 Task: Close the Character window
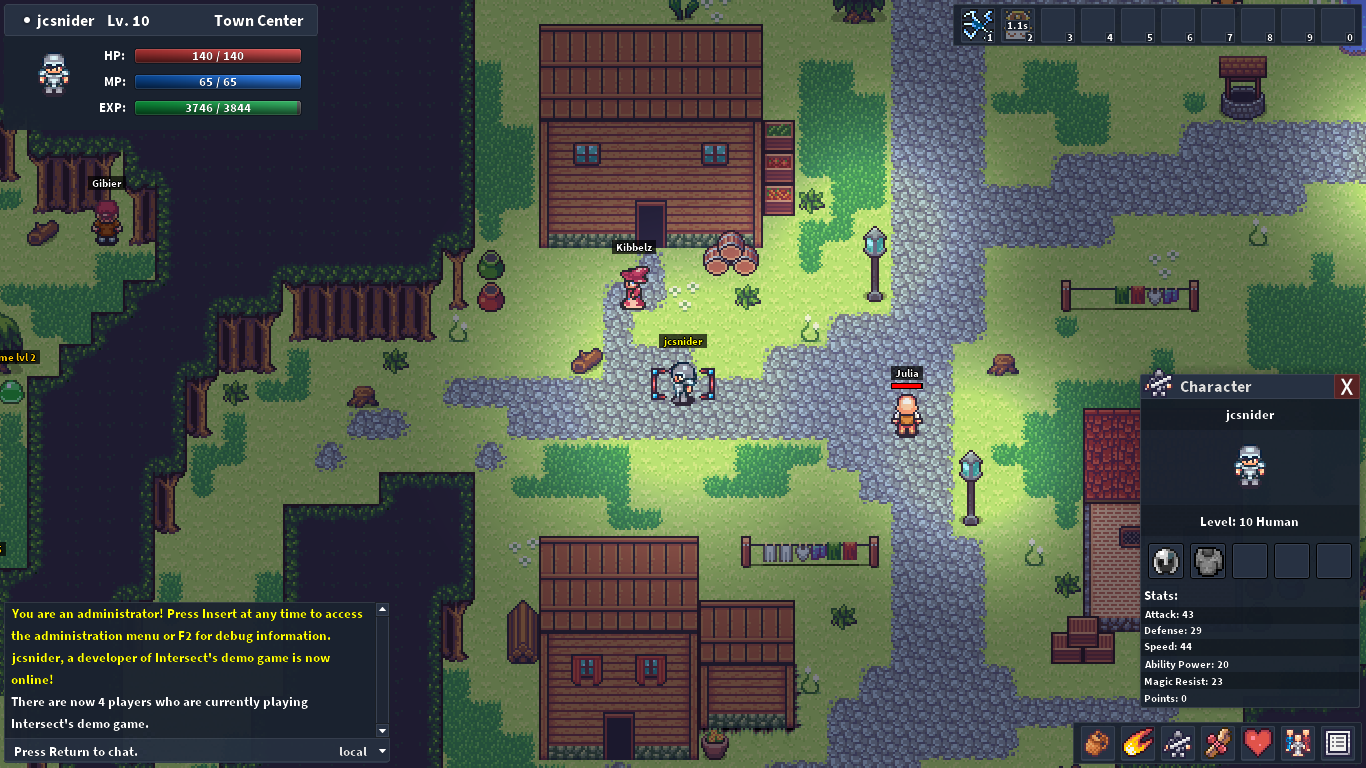(x=1346, y=387)
